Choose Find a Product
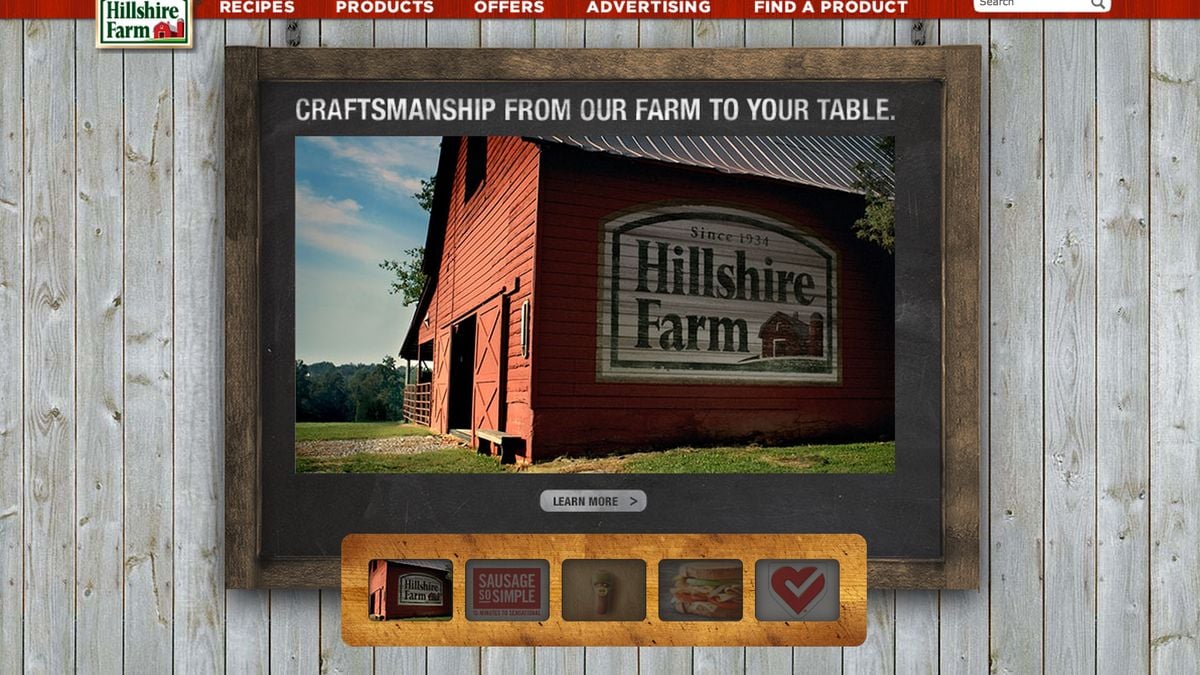1200x675 pixels. tap(830, 7)
